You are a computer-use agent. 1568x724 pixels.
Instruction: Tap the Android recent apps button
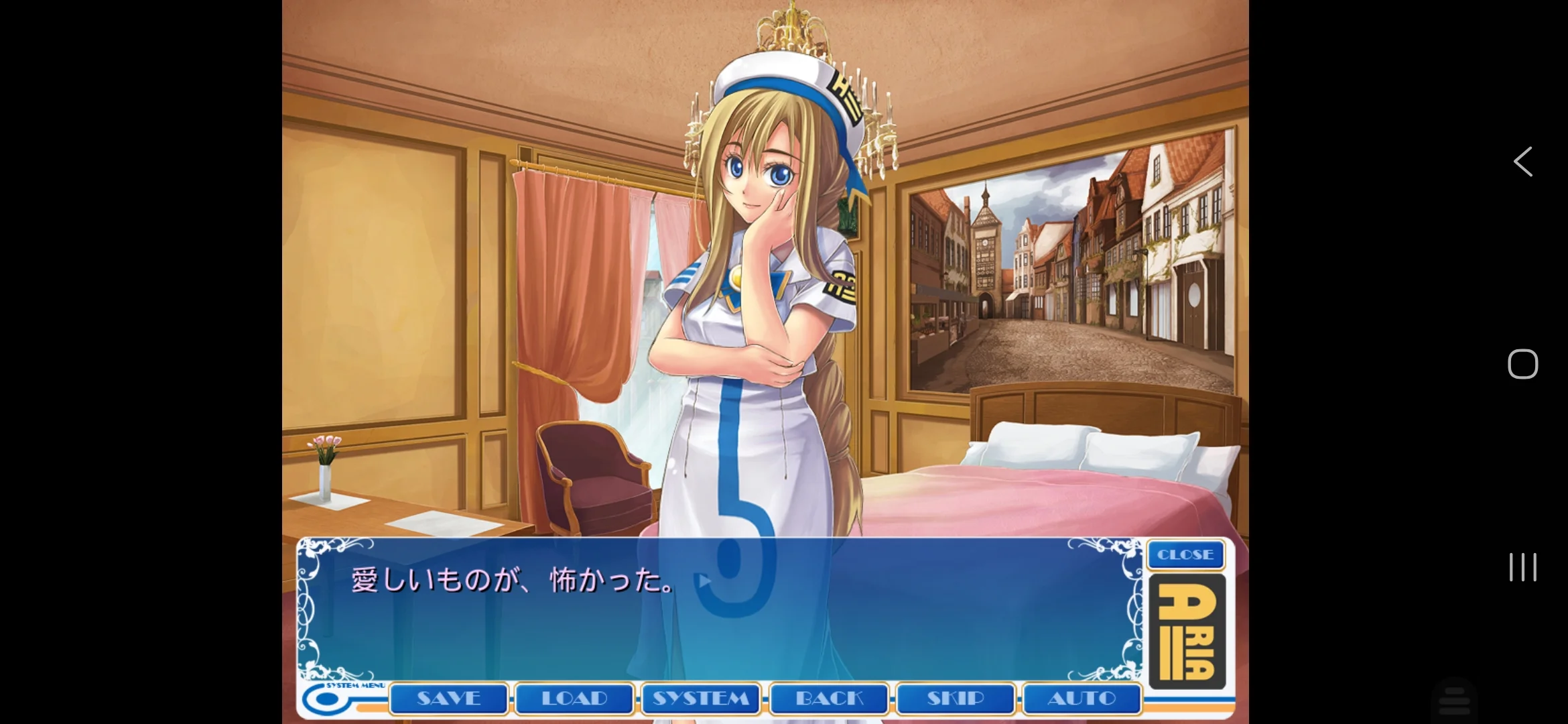pos(1523,566)
